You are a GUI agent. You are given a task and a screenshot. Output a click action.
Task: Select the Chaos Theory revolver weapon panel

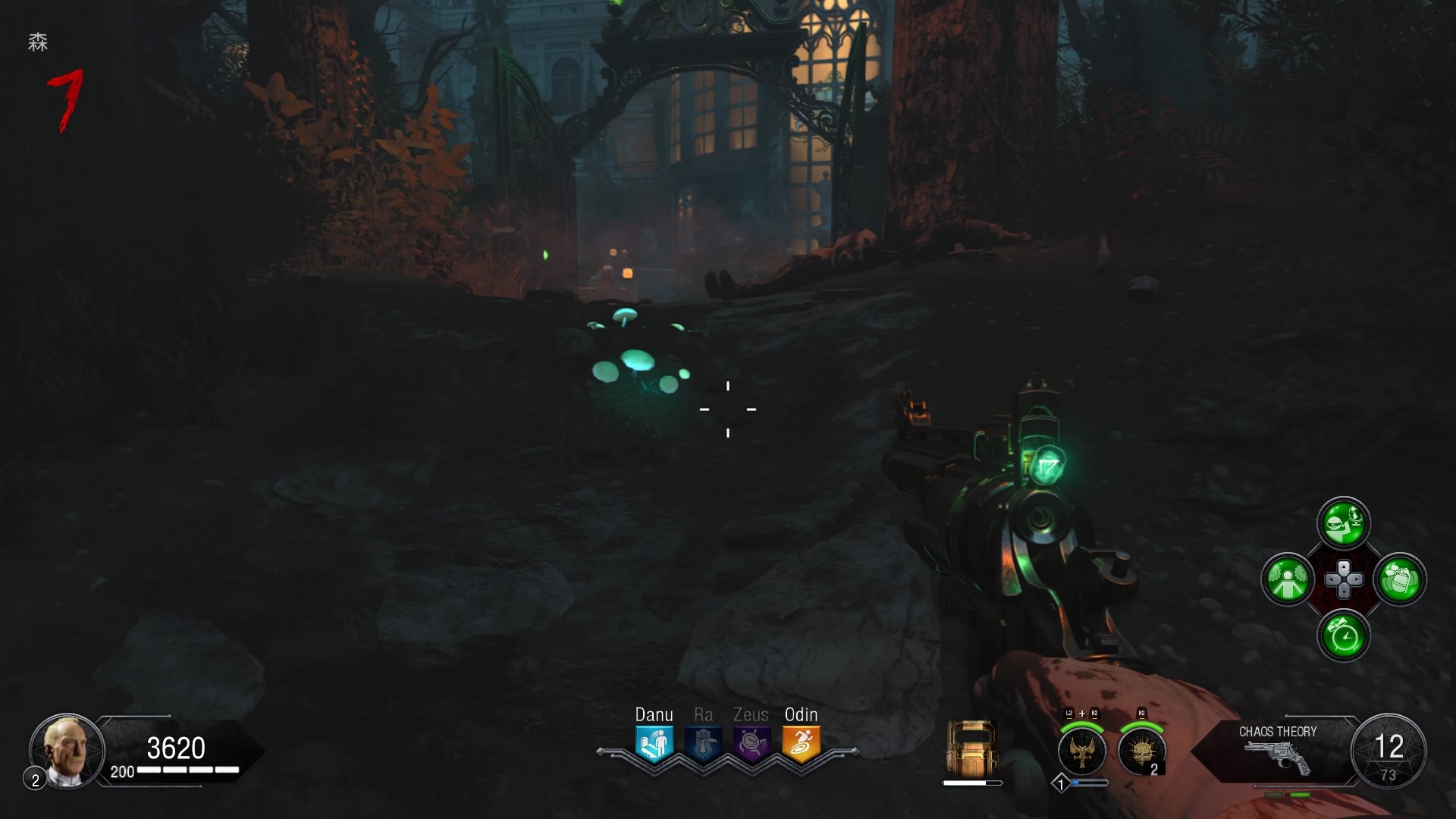point(1277,749)
